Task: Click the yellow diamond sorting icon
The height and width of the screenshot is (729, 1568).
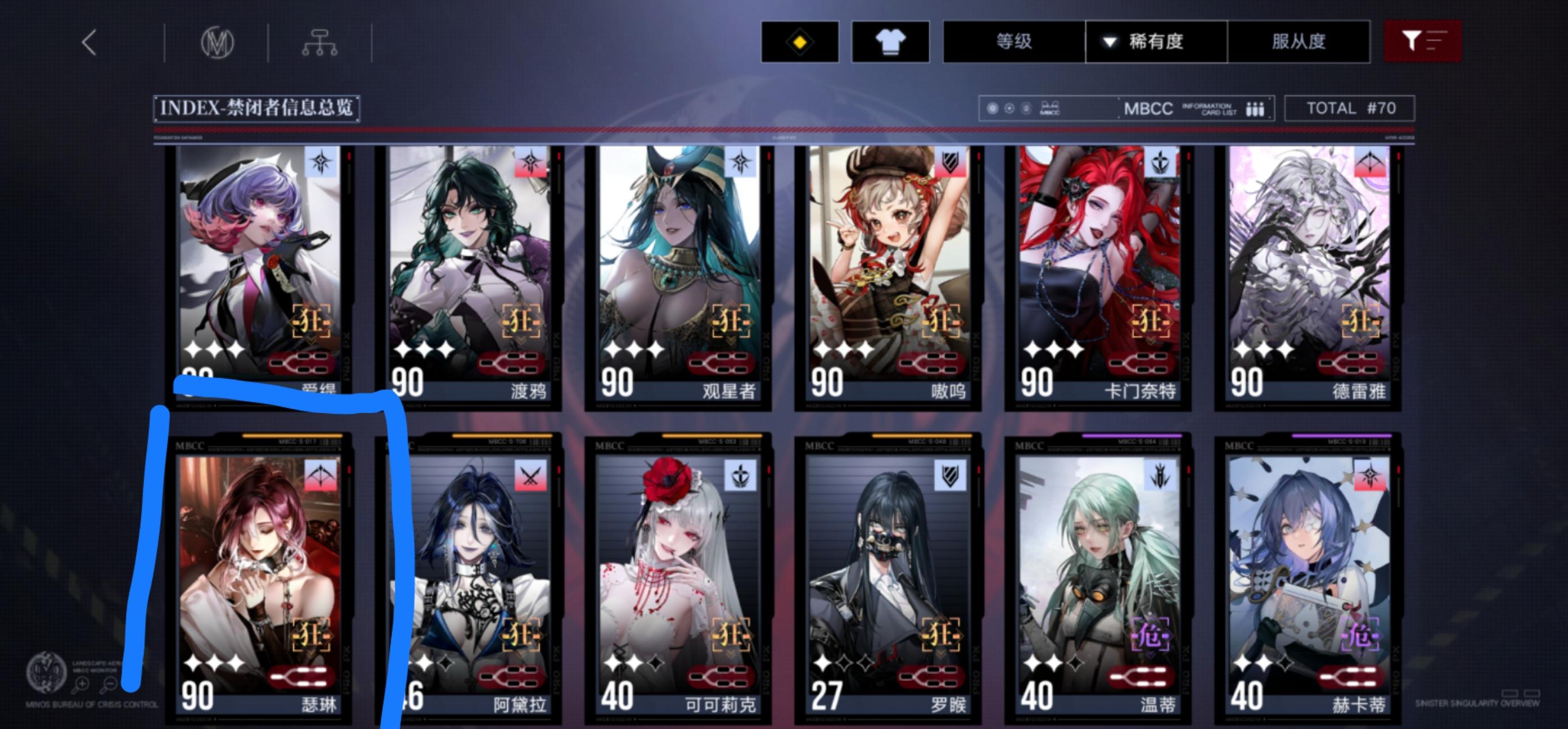Action: 801,41
